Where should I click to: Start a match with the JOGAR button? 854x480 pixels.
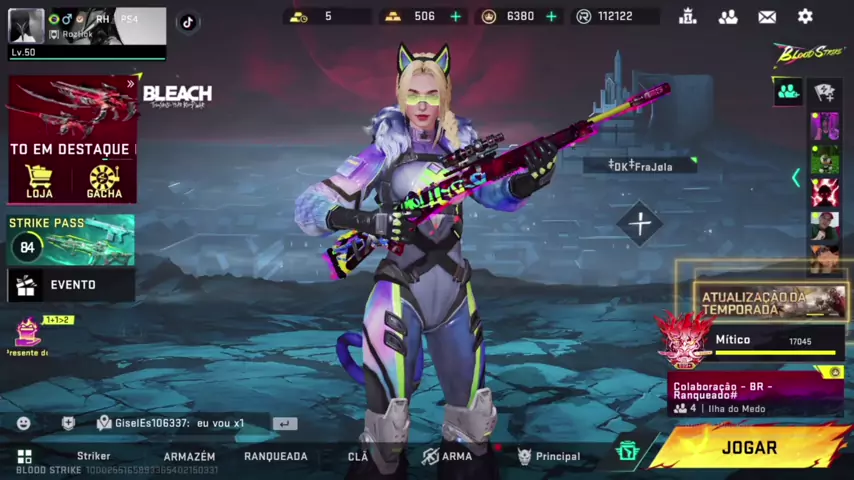(x=749, y=448)
